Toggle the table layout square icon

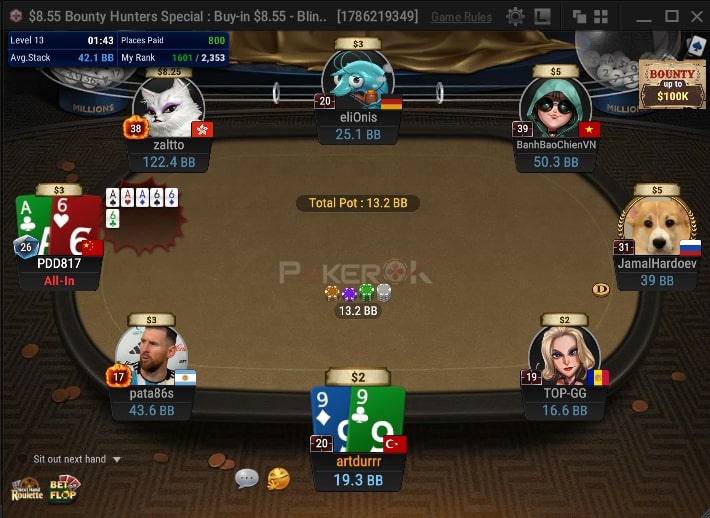coord(543,17)
